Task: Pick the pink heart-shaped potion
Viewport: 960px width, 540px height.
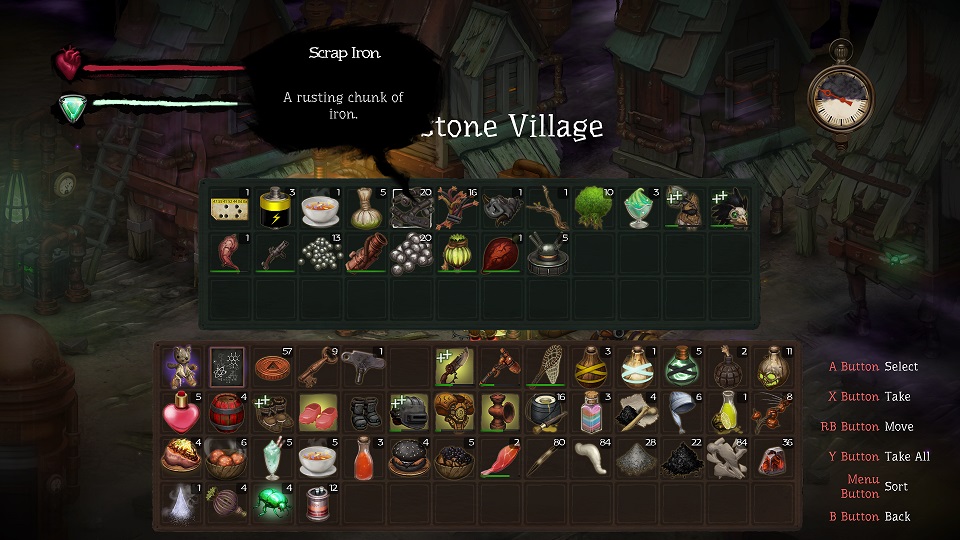Action: tap(182, 412)
